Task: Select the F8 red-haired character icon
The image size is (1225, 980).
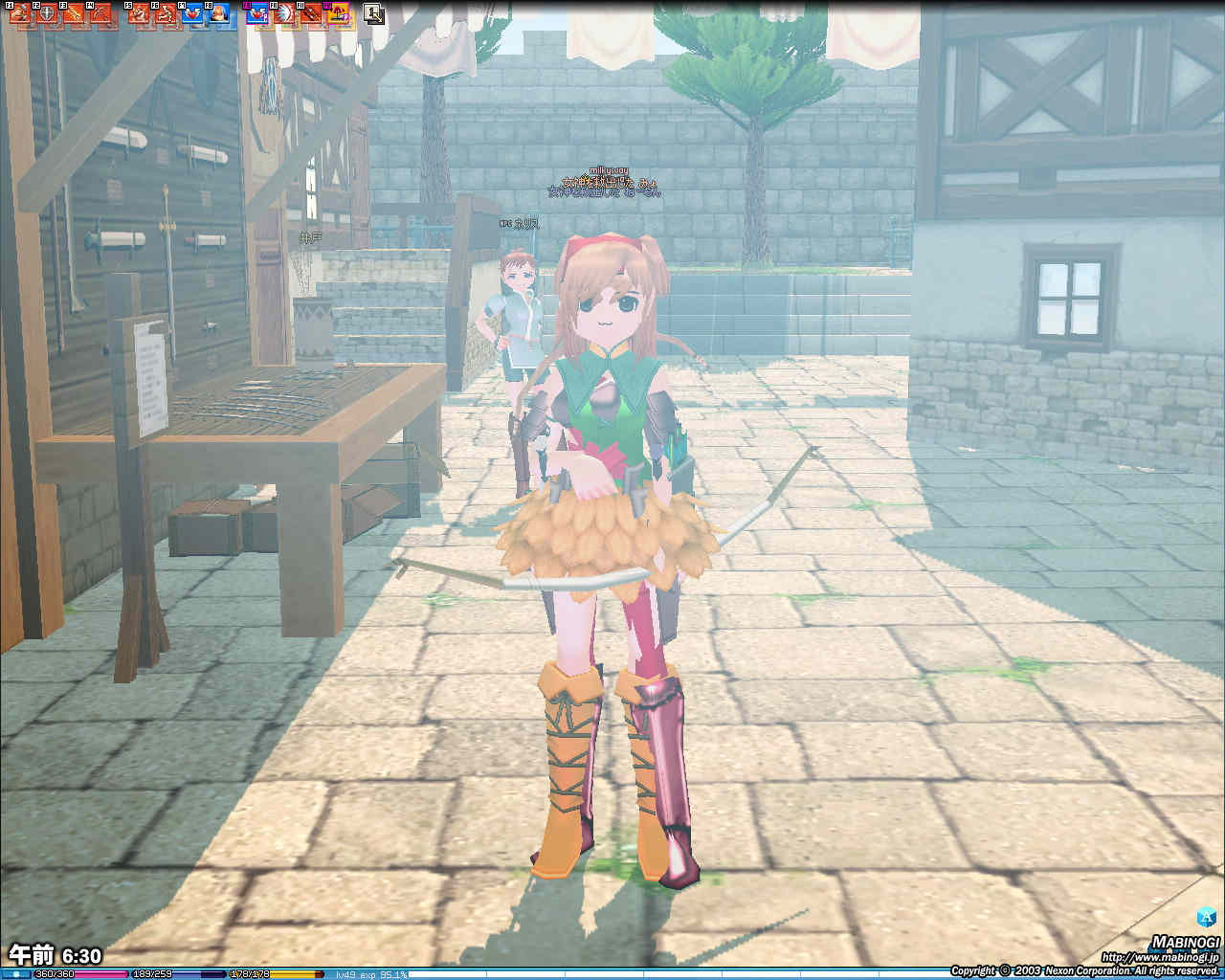Action: [x=219, y=13]
